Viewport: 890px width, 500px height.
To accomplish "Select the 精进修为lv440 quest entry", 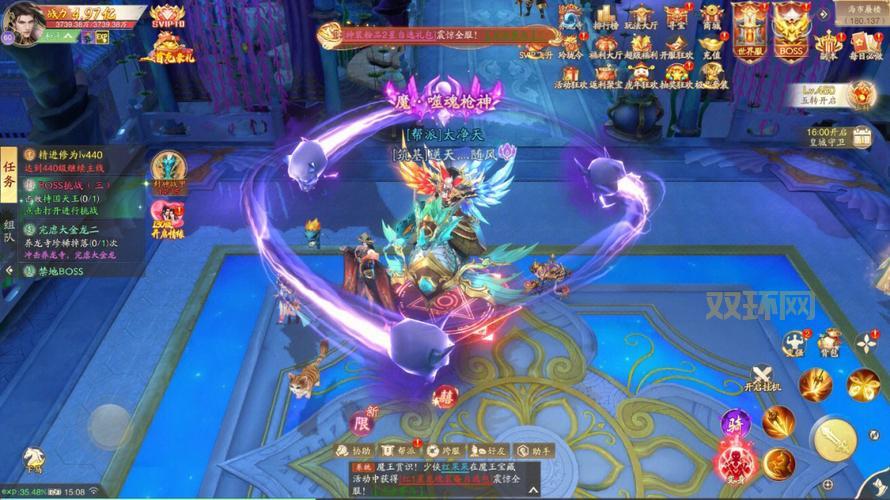I will 70,156.
